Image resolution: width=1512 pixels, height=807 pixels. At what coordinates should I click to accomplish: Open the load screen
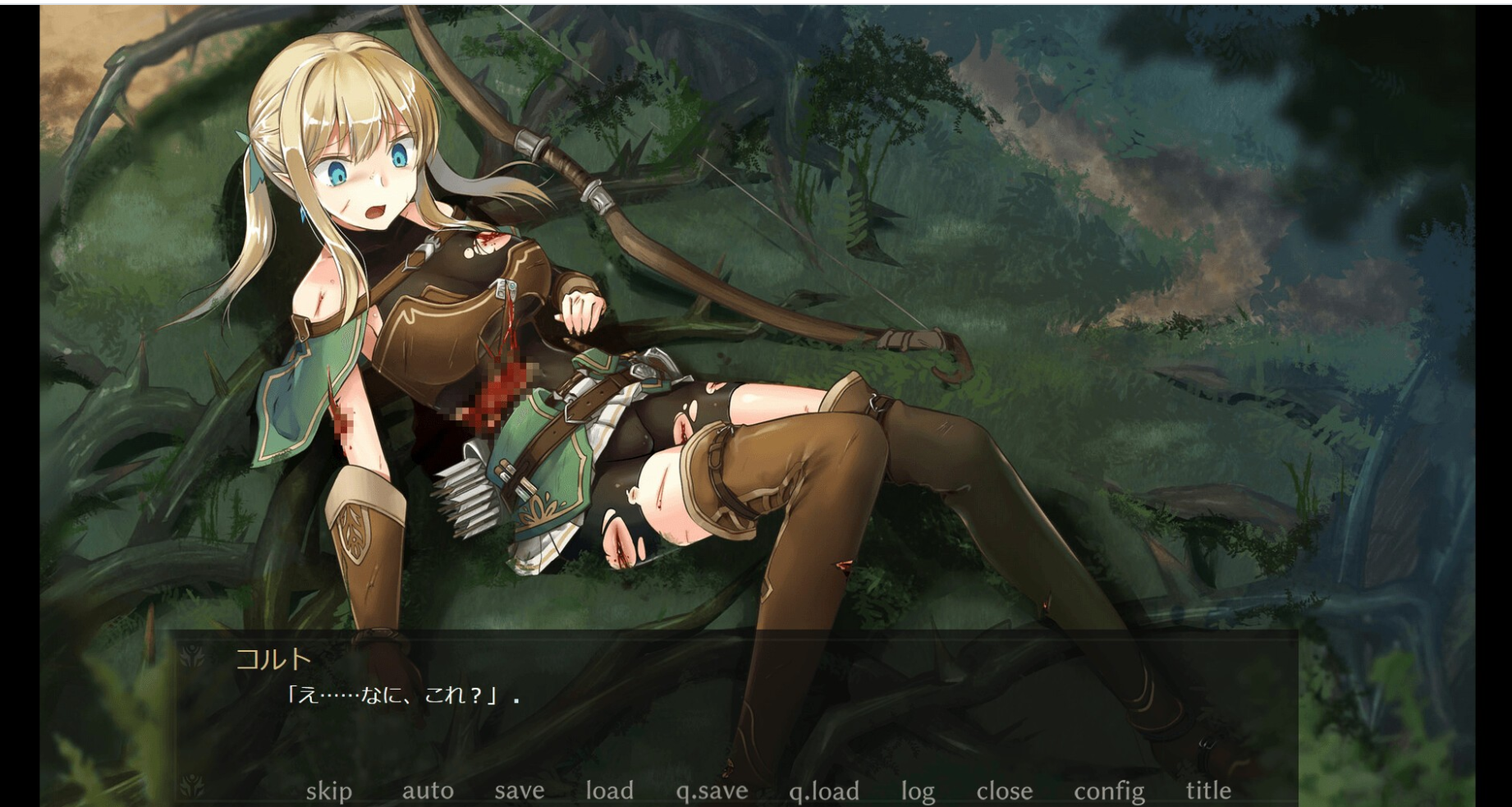click(608, 790)
